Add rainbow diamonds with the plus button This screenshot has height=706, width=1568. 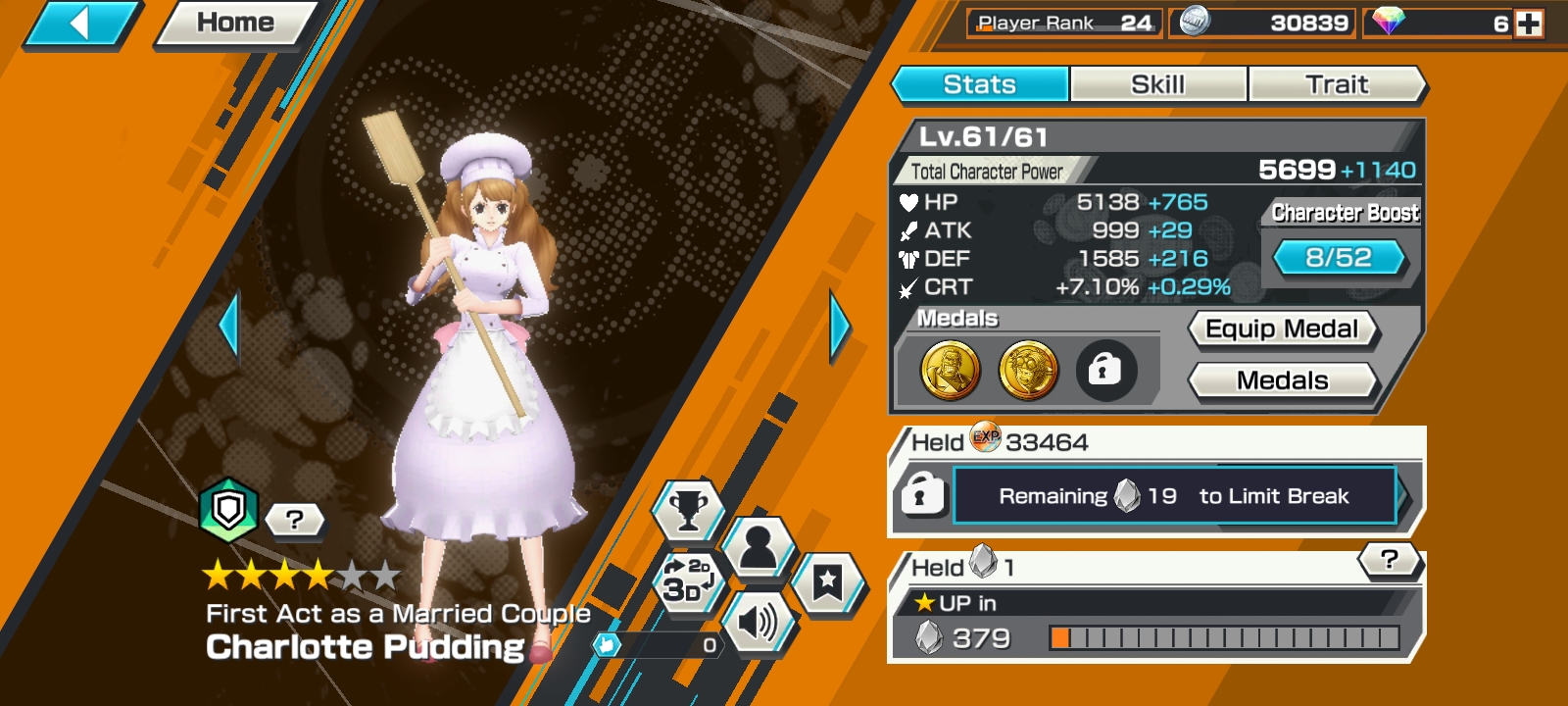tap(1529, 24)
